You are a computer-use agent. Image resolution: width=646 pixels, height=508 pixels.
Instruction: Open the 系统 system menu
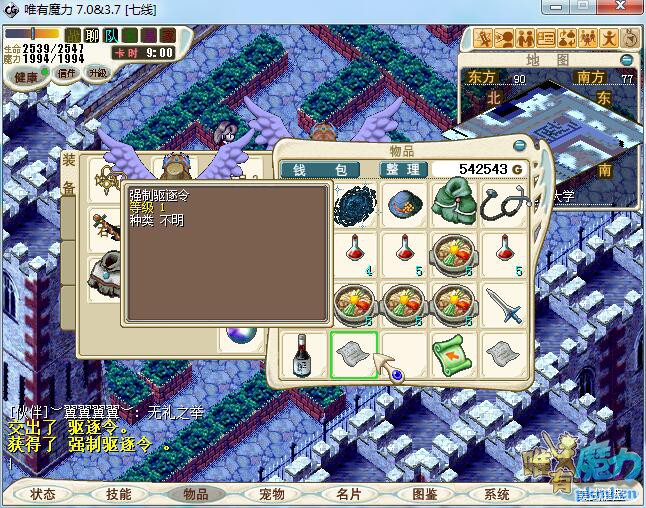click(497, 494)
